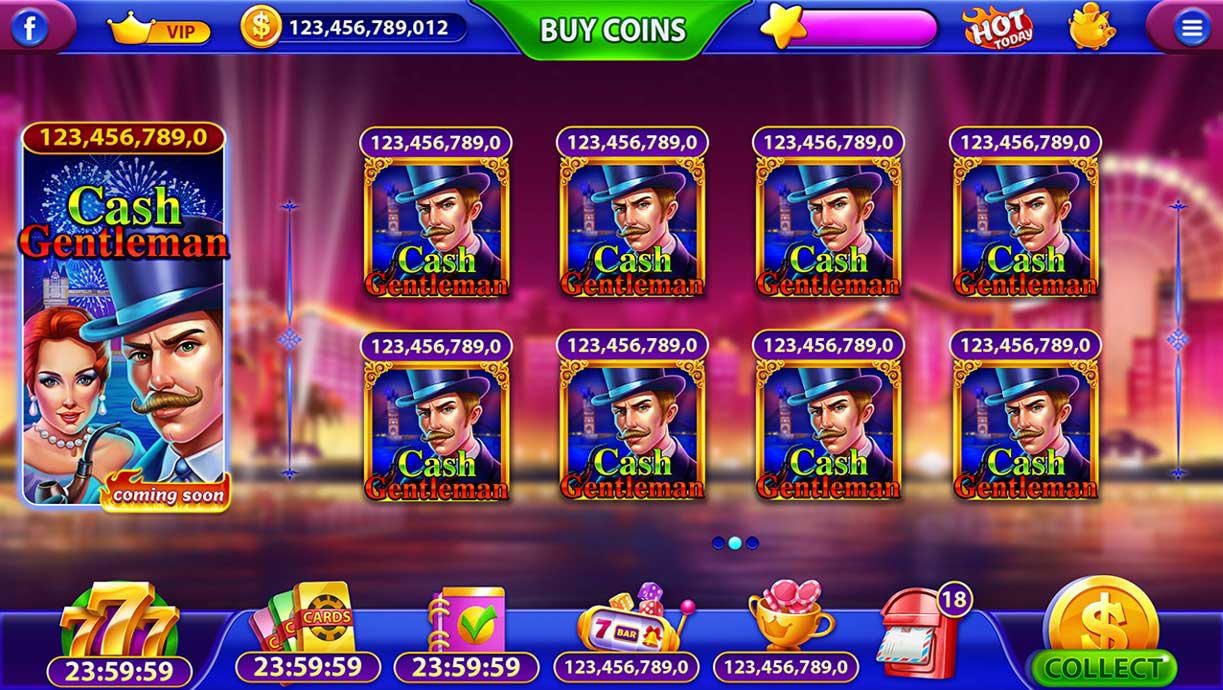Click the gold dollar coin beside the balance
This screenshot has width=1223, height=690.
pos(260,27)
